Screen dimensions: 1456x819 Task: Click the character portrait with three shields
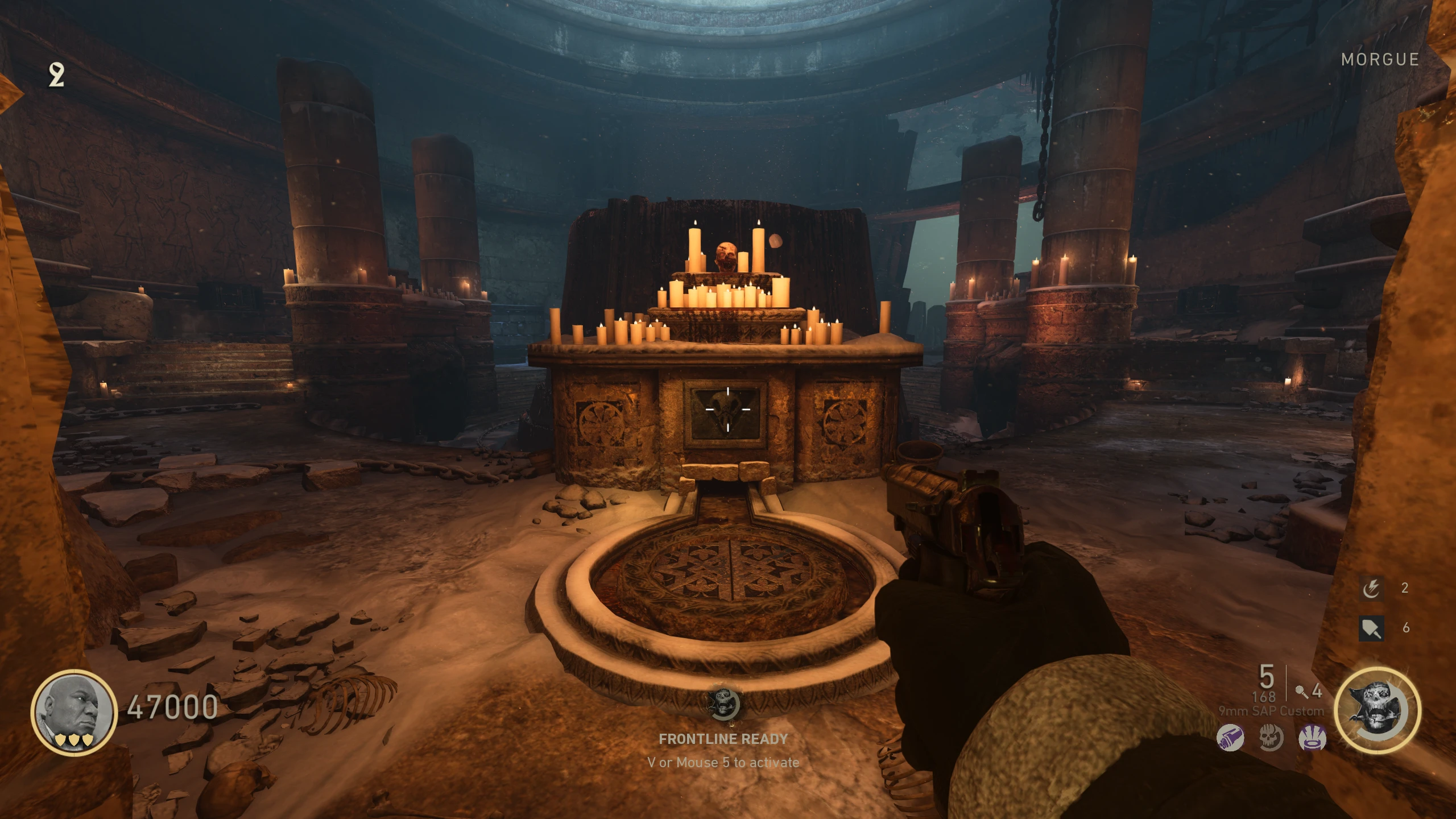[74, 712]
